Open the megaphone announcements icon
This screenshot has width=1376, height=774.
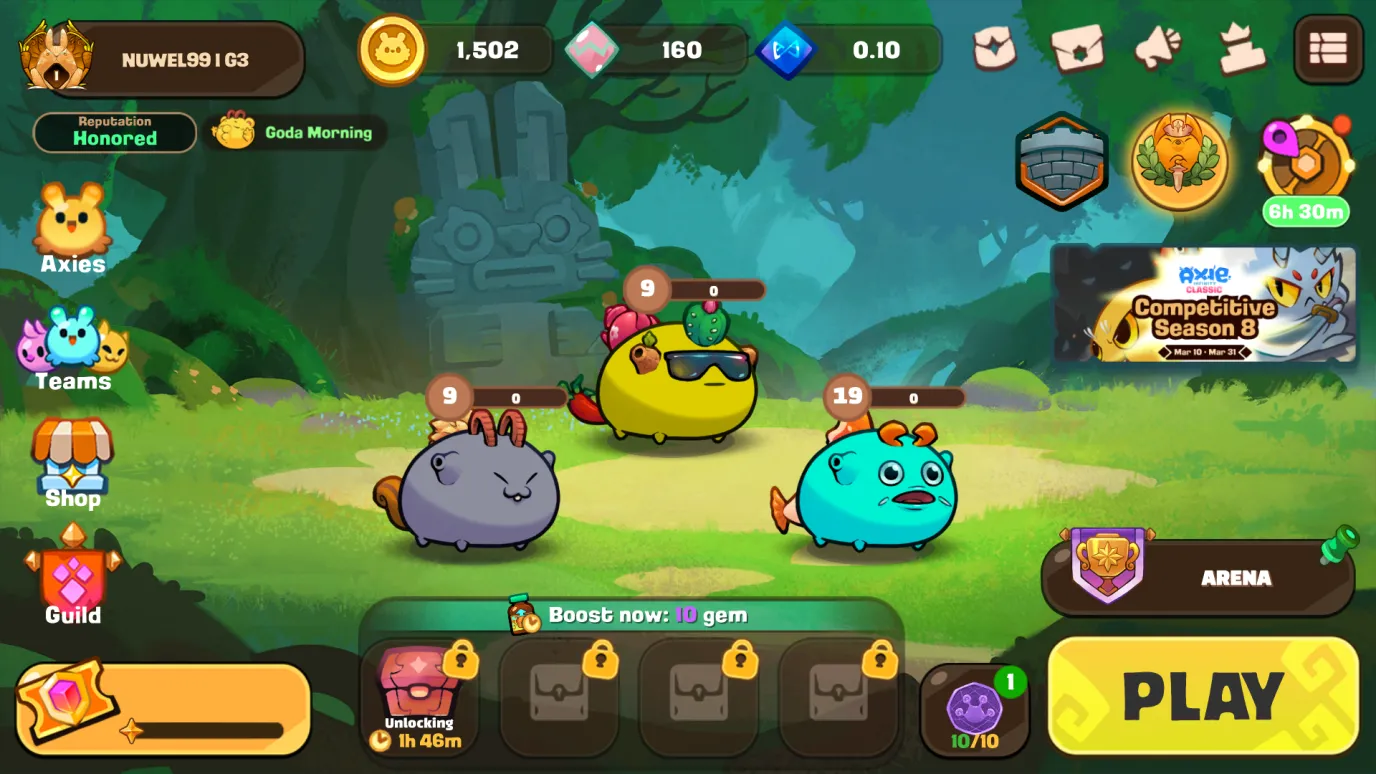click(x=1158, y=48)
